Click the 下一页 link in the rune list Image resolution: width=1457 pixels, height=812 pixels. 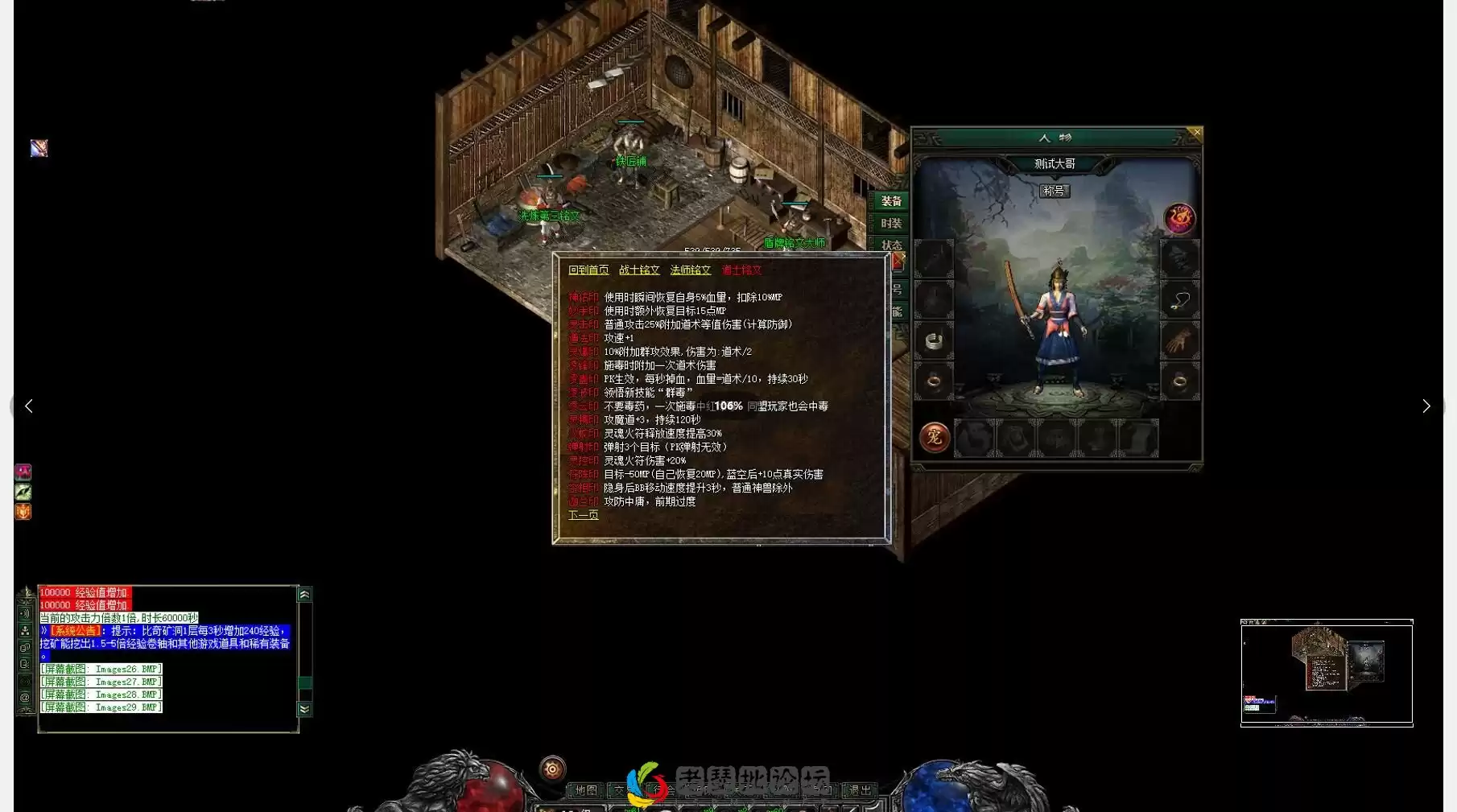click(582, 514)
